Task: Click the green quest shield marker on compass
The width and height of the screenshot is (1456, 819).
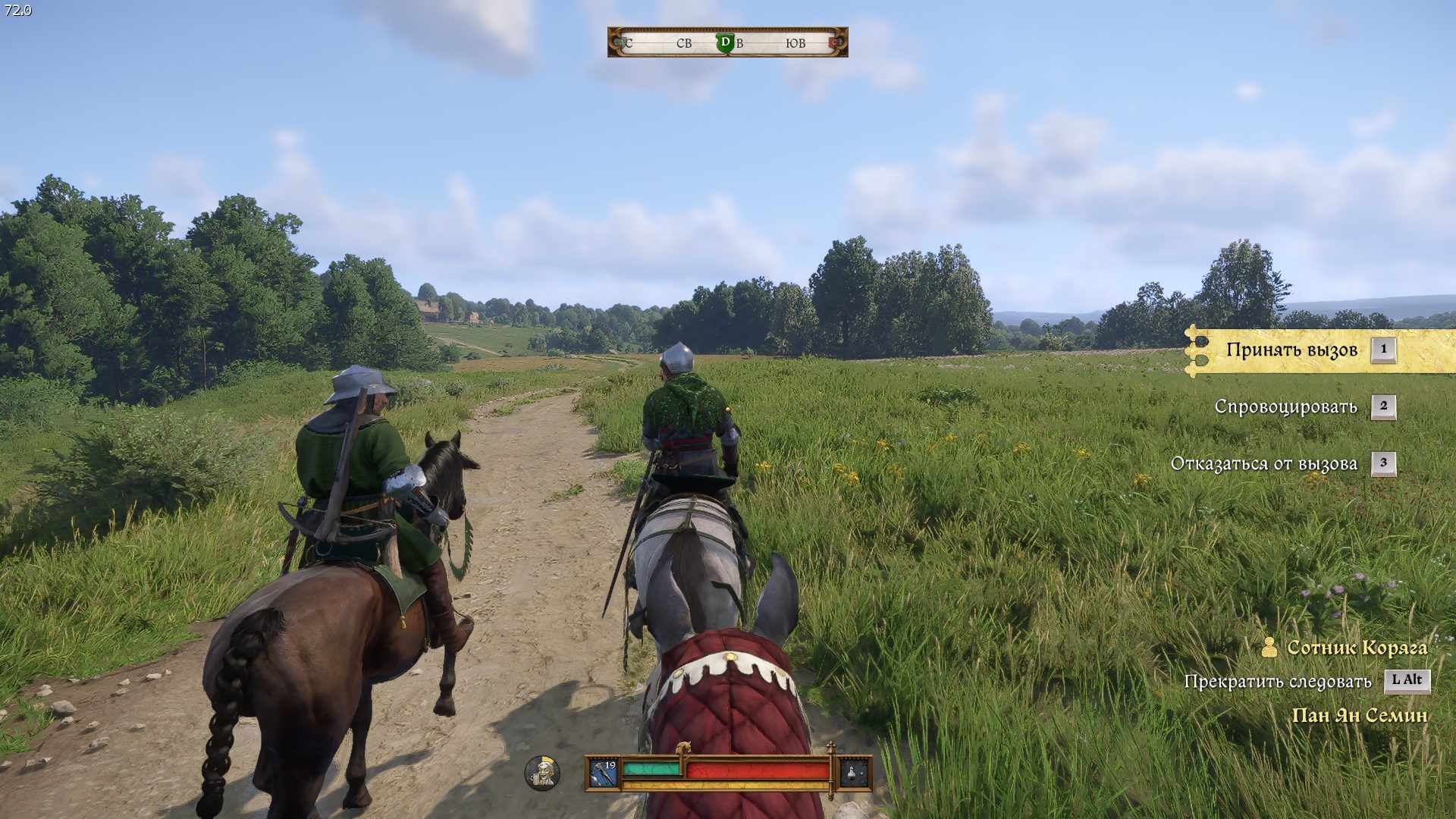Action: (725, 43)
